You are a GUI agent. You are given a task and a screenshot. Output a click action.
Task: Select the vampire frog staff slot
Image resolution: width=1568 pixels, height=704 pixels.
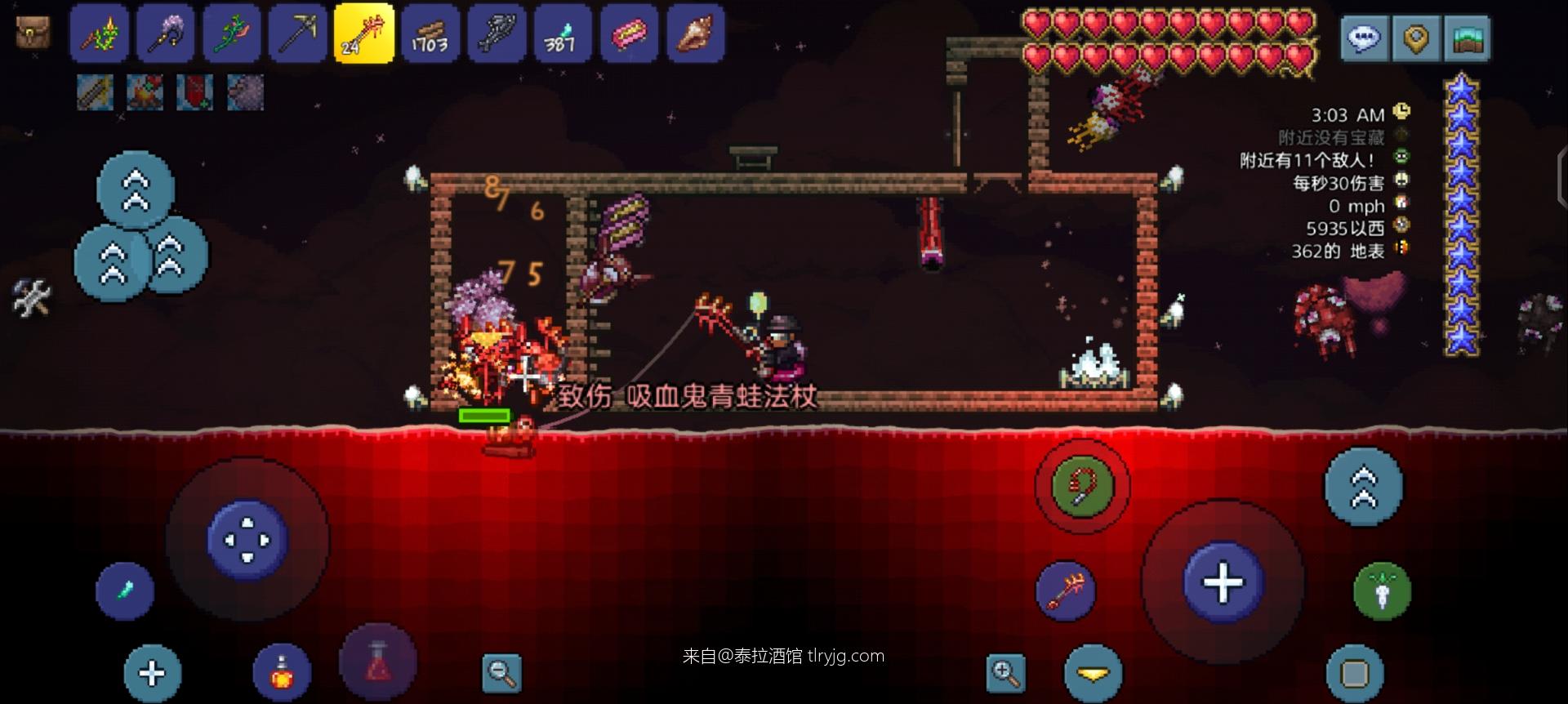click(x=363, y=34)
